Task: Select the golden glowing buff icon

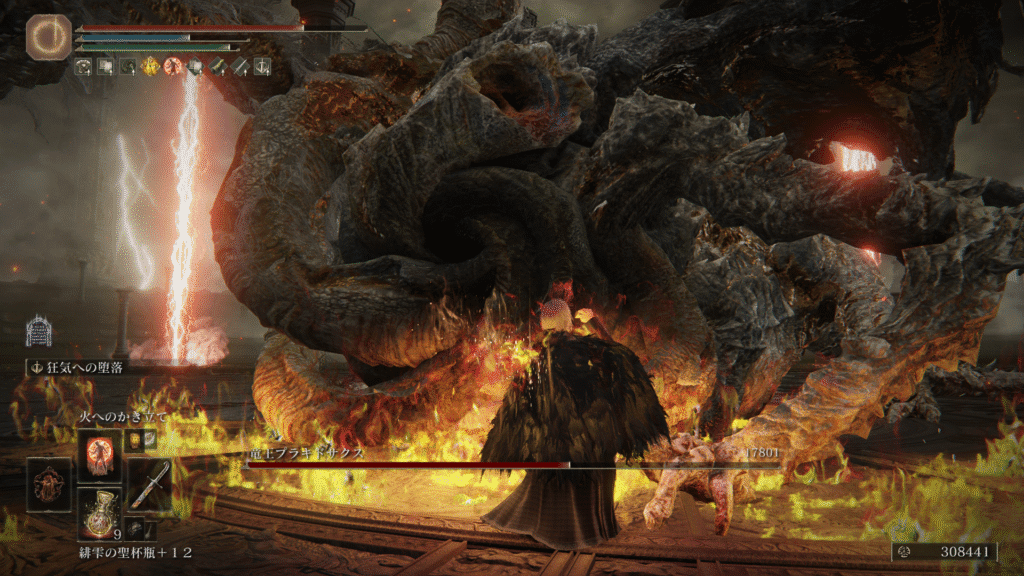Action: (x=150, y=67)
